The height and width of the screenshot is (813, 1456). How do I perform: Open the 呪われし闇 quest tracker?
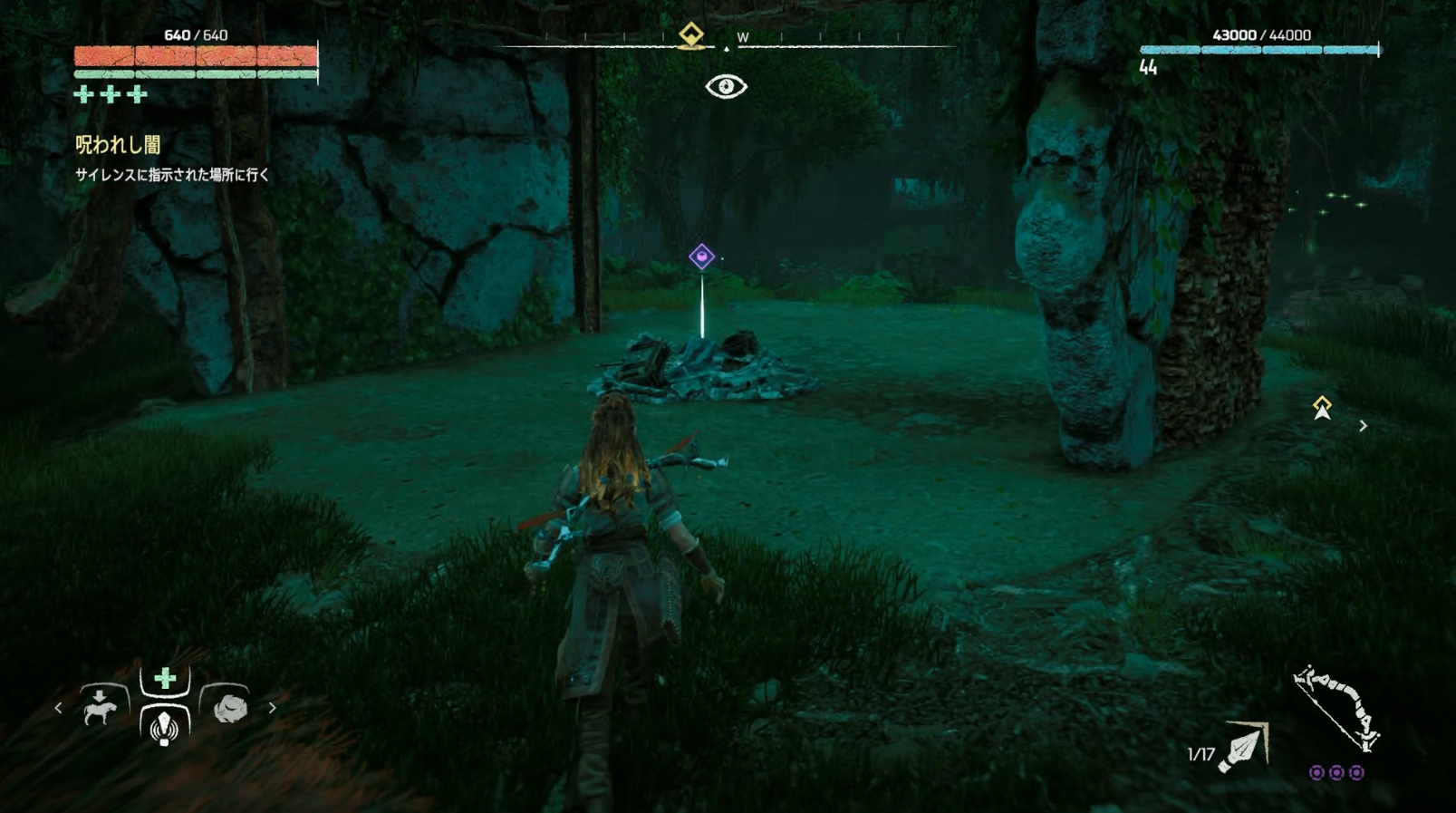(118, 145)
